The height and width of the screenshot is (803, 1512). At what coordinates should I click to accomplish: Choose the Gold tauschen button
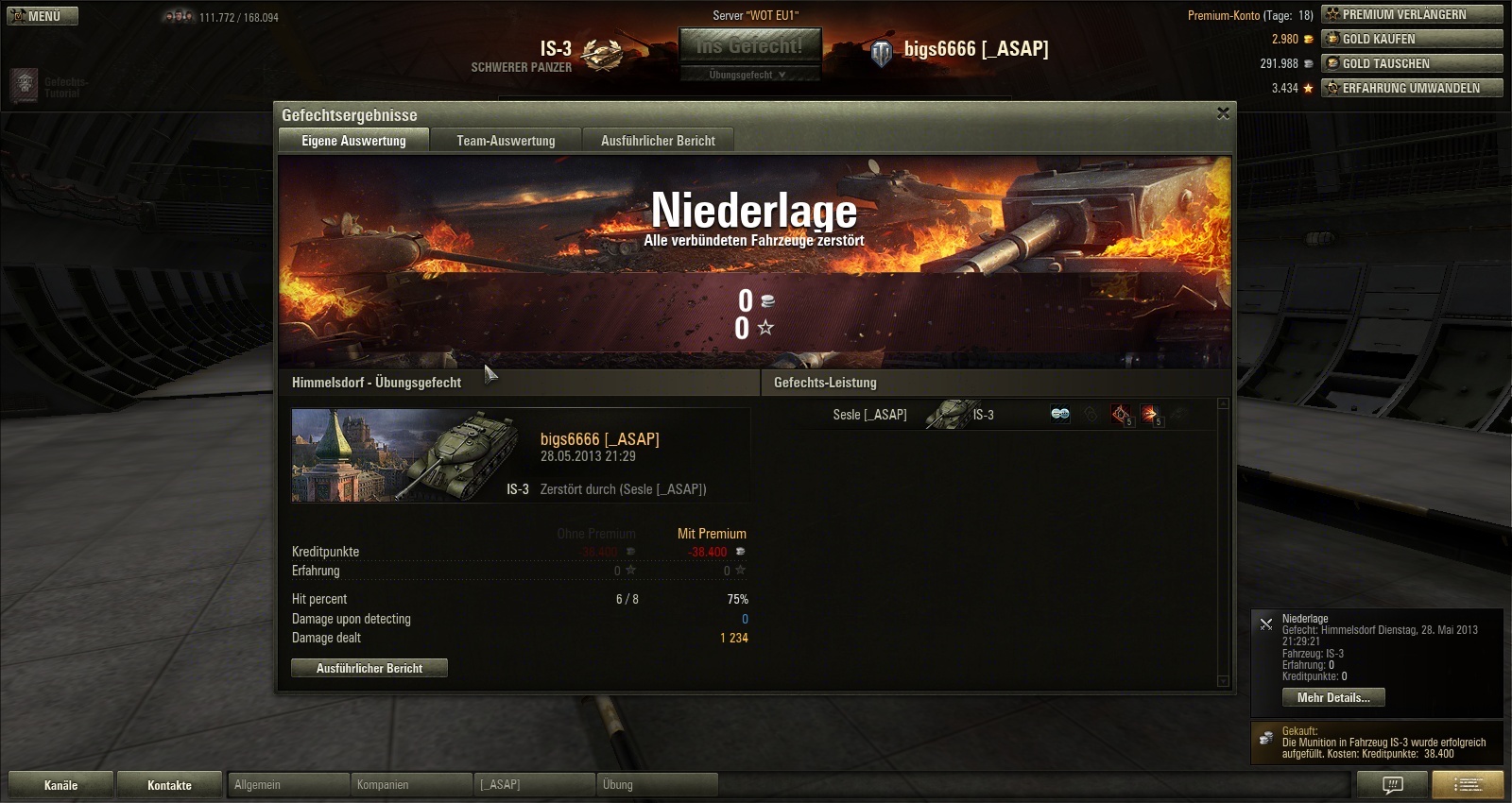point(1412,63)
